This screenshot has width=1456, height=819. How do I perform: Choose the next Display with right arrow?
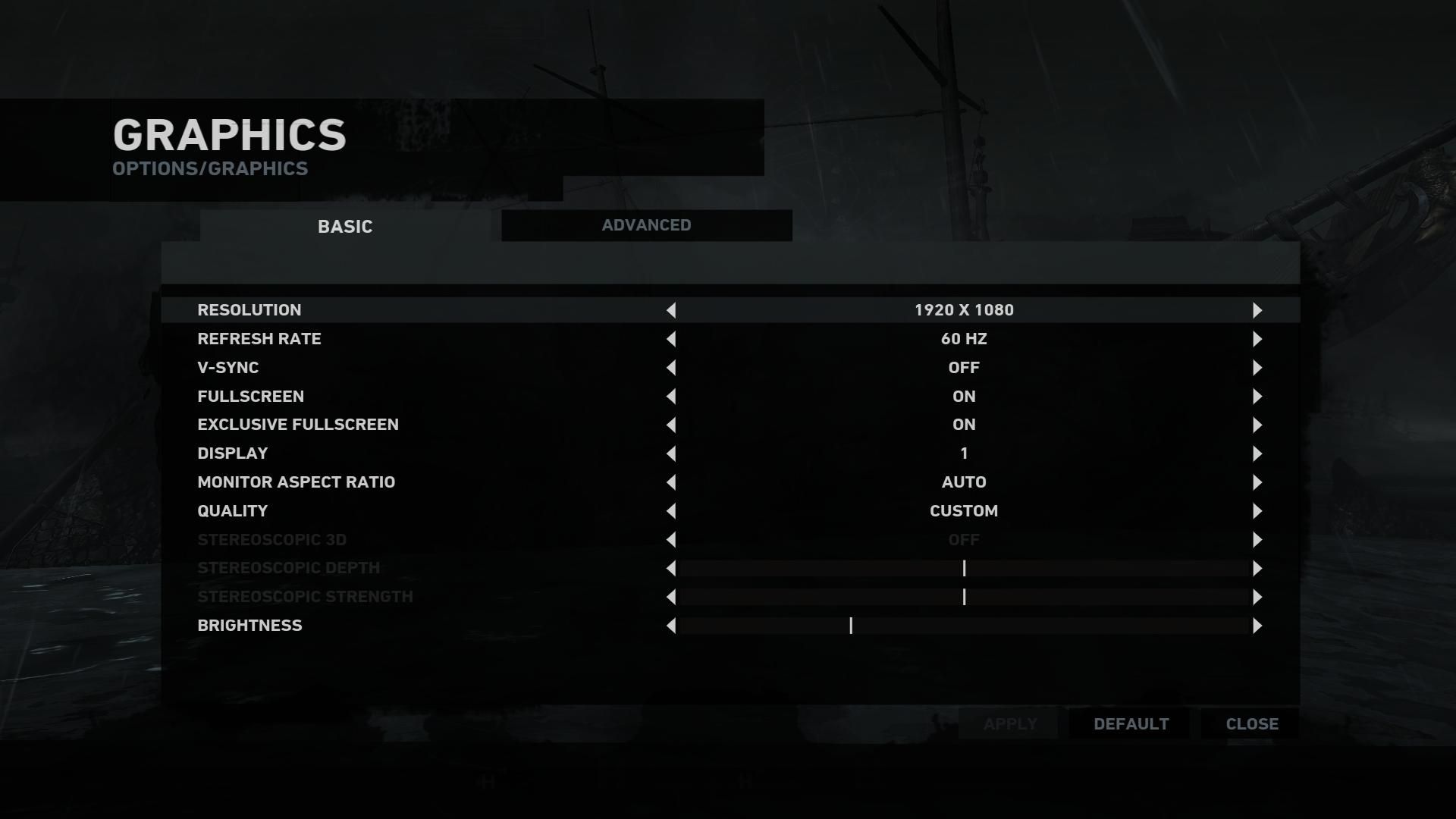click(1257, 453)
